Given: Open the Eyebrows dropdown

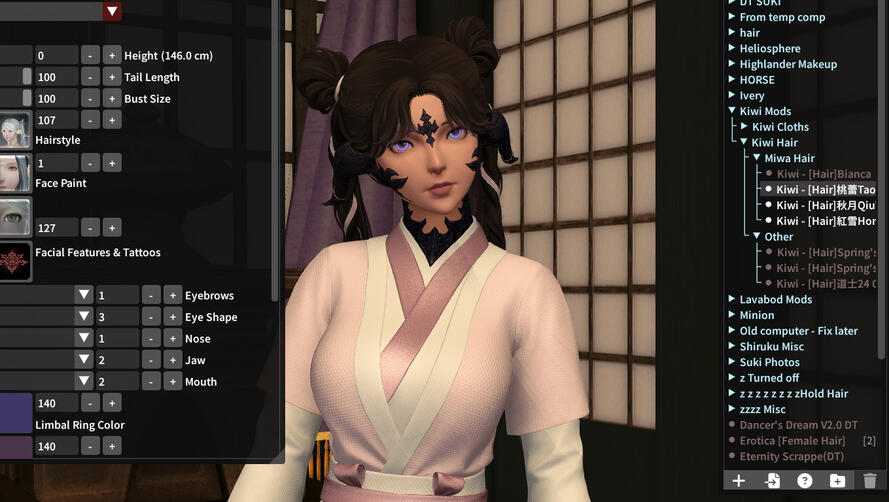Looking at the screenshot, I should pos(84,295).
